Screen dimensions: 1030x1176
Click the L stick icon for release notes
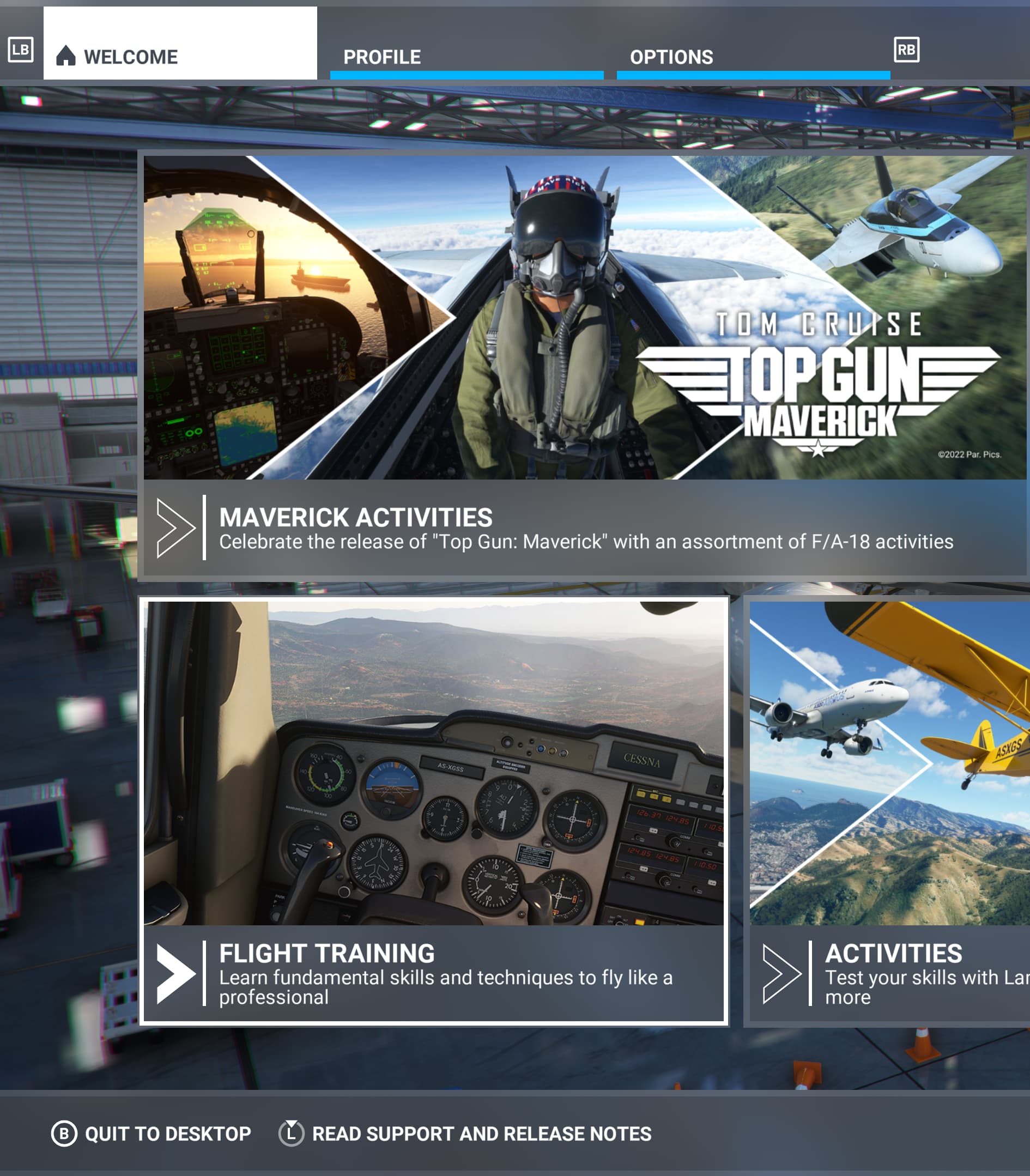point(292,1133)
